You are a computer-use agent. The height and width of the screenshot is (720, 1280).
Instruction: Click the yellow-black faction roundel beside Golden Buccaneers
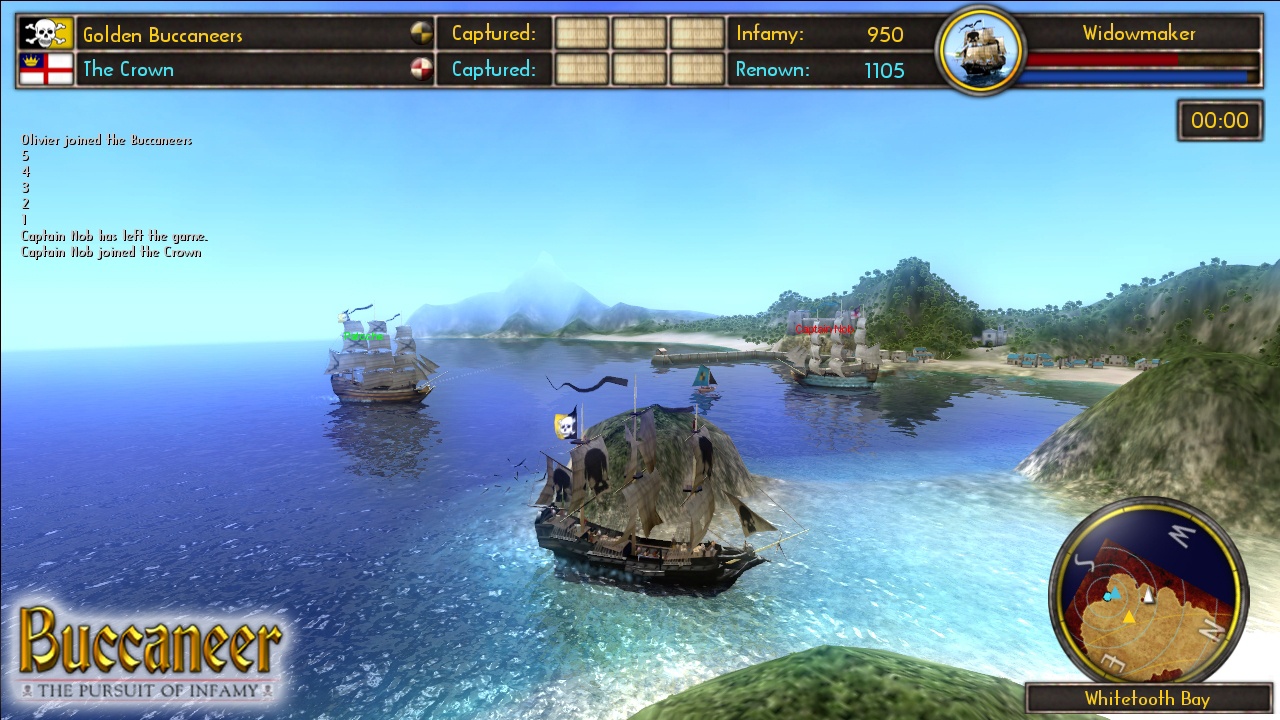pyautogui.click(x=421, y=33)
